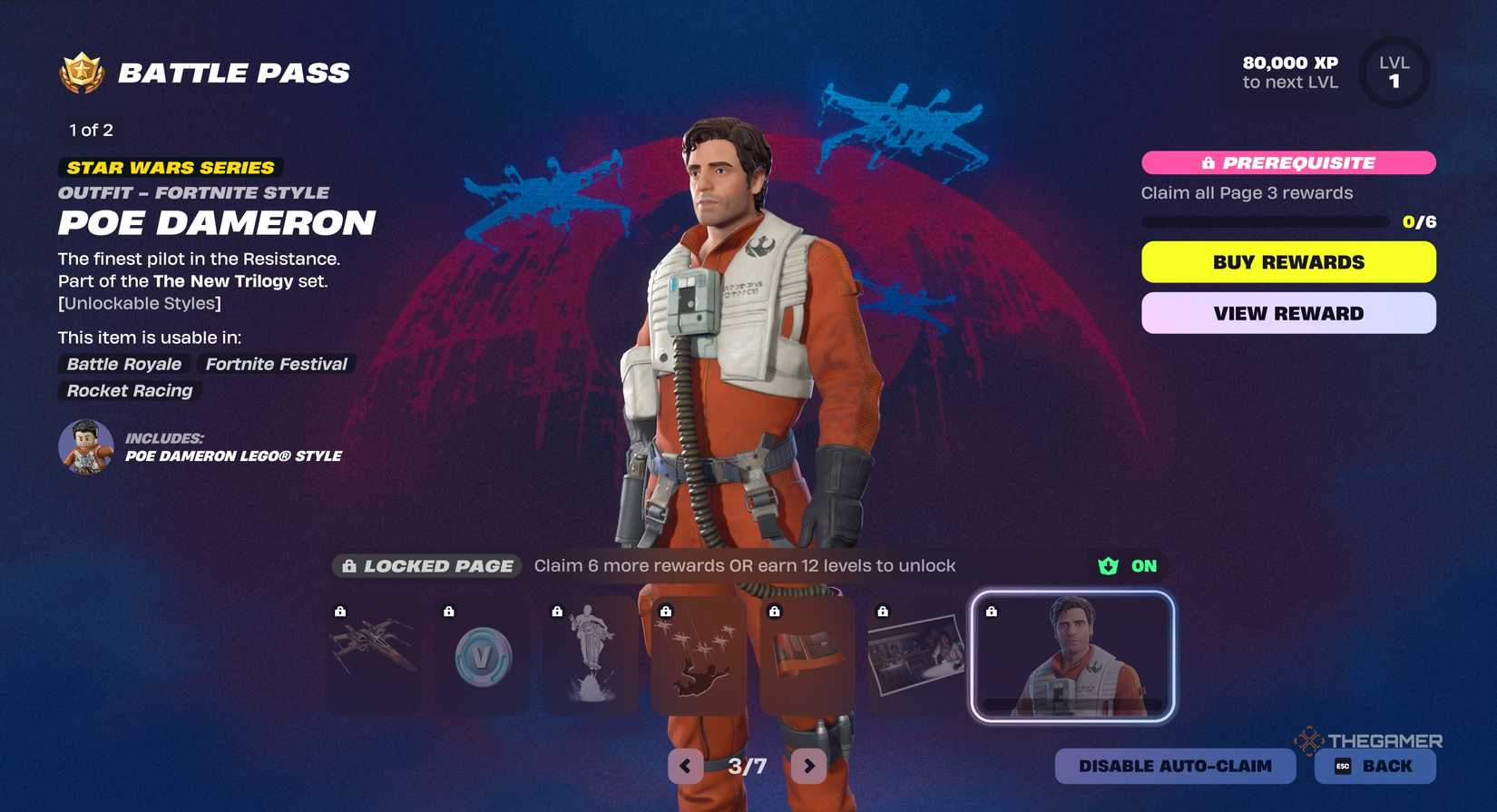Click the lock icon on the PREREQUISITE banner
The height and width of the screenshot is (812, 1497).
point(1207,162)
